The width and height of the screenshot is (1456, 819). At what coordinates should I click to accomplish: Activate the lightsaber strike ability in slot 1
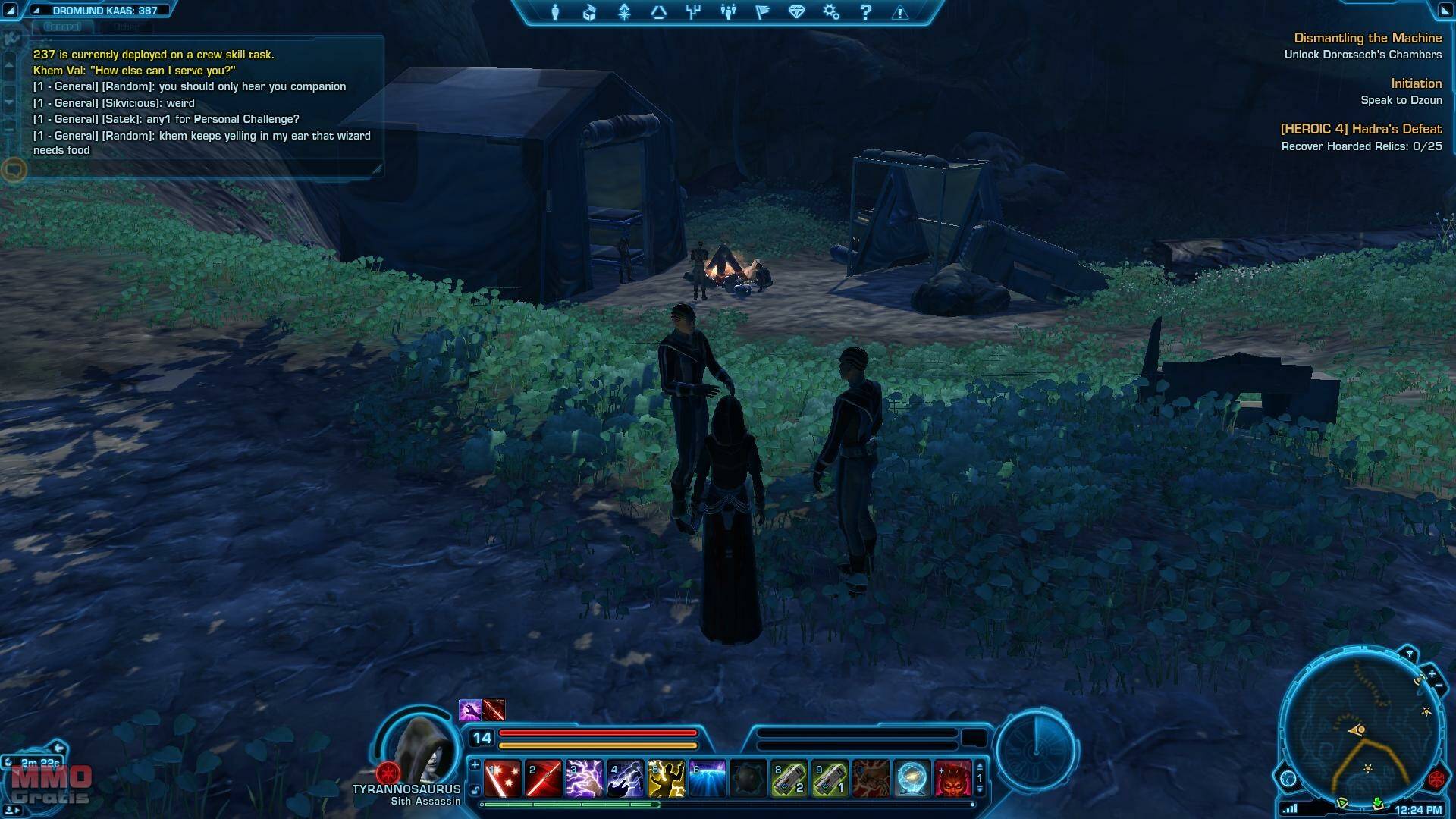click(502, 779)
